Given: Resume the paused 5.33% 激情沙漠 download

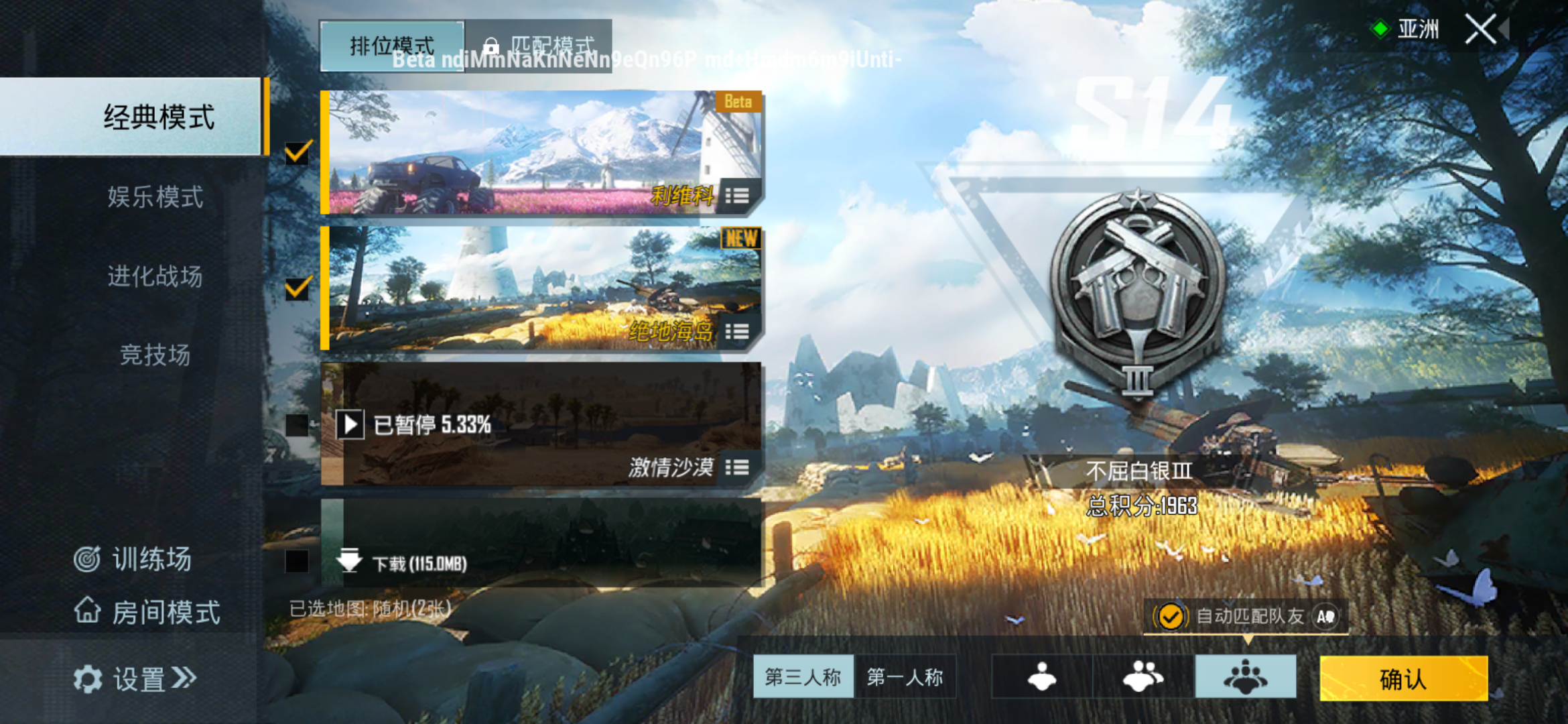Looking at the screenshot, I should [348, 424].
